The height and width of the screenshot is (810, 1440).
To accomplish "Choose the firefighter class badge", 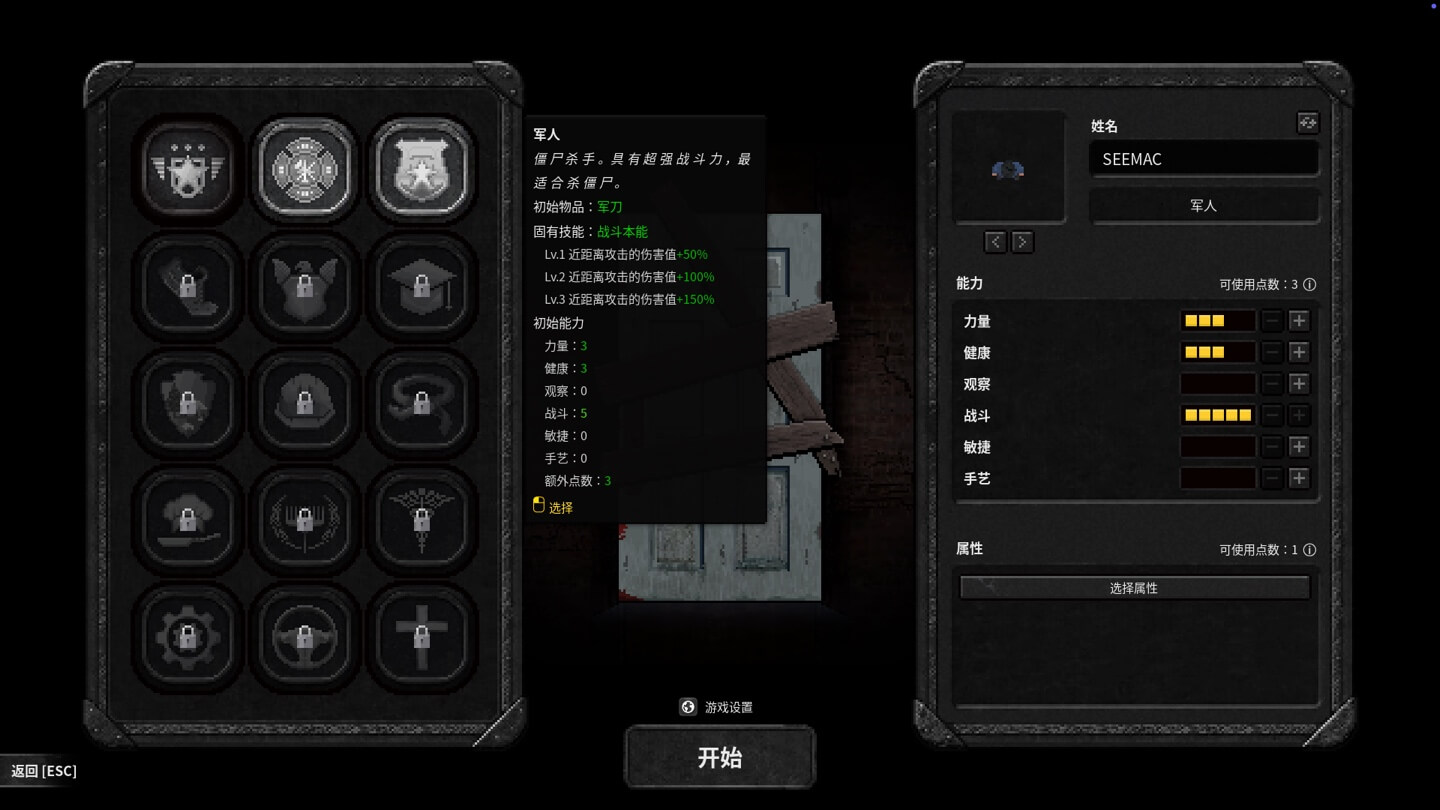I will tap(305, 168).
